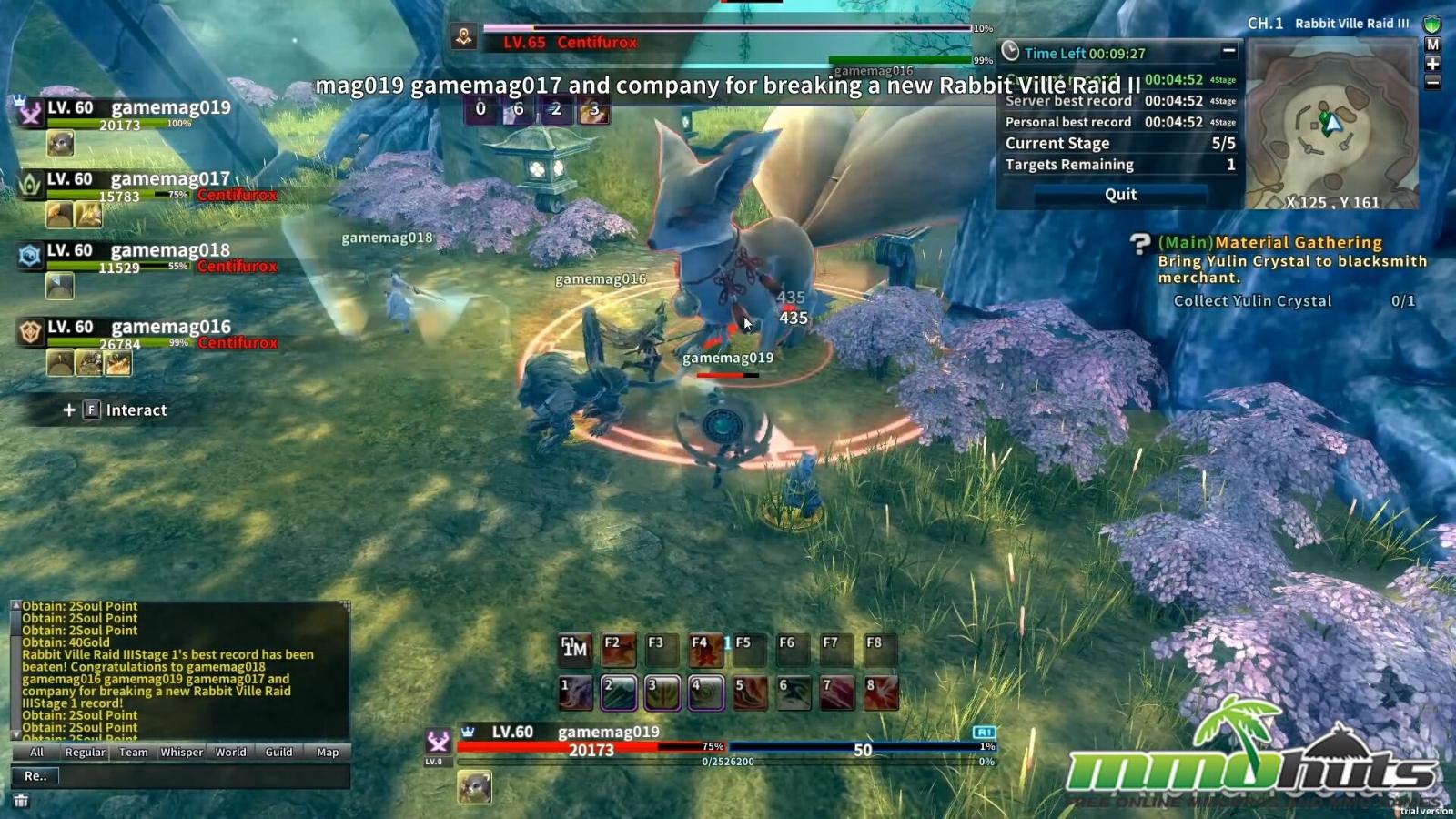
Task: Click the trash can icon under the chatbox
Action: (x=24, y=799)
